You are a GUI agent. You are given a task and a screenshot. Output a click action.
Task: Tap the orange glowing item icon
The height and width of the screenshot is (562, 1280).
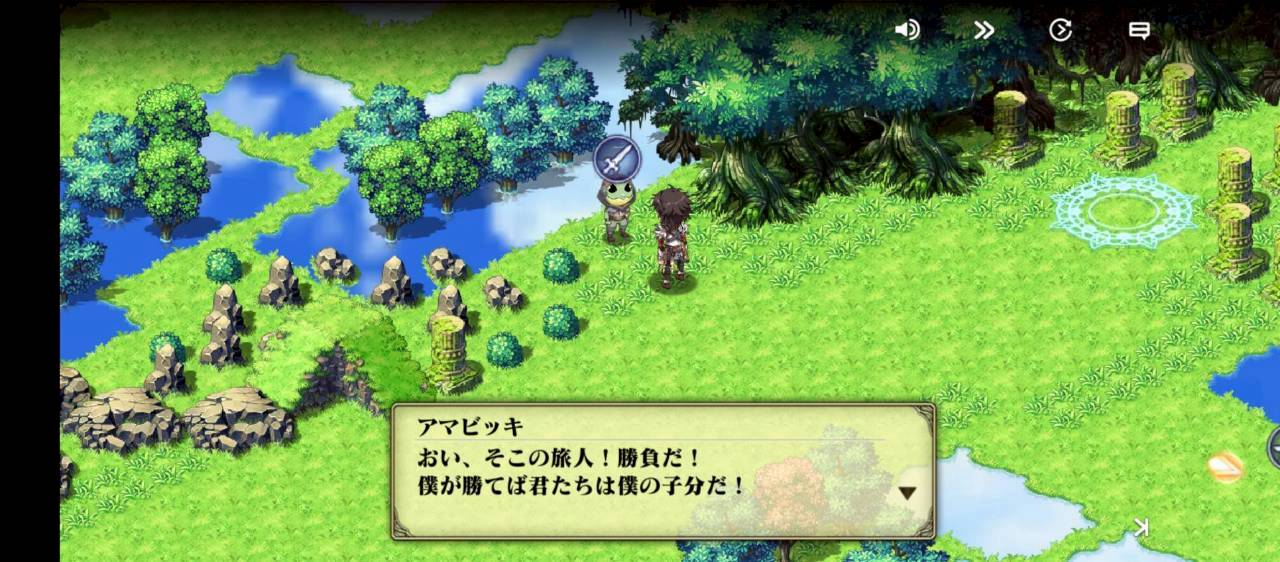coord(1225,466)
